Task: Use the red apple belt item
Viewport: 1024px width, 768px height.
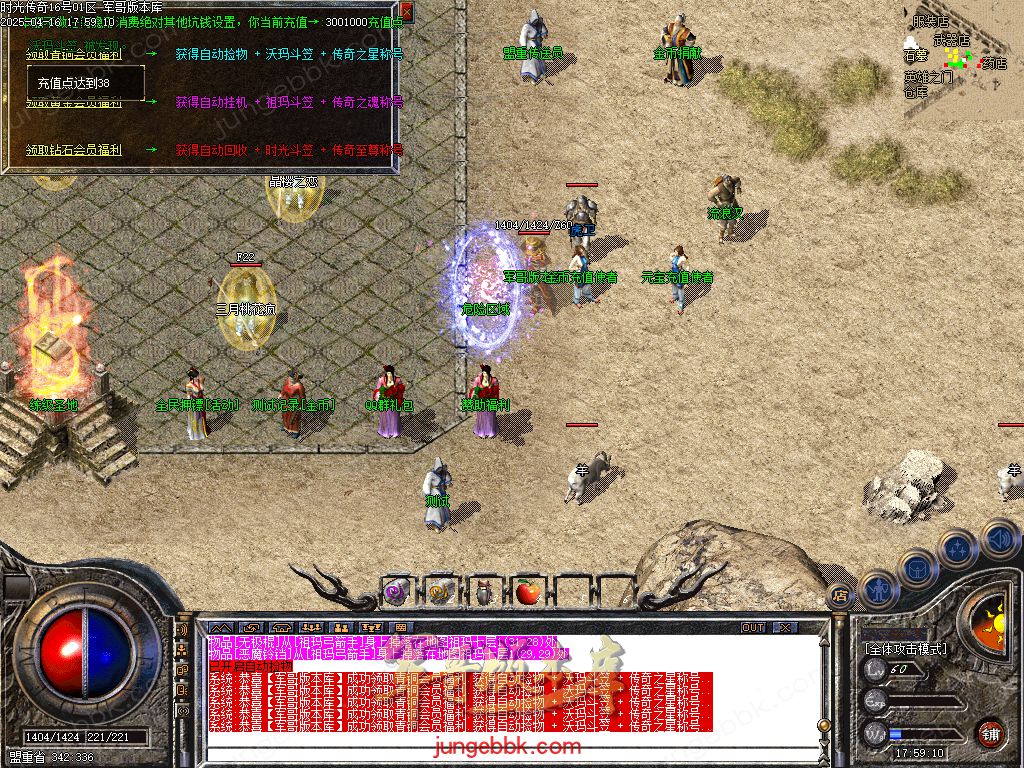Action: (527, 591)
